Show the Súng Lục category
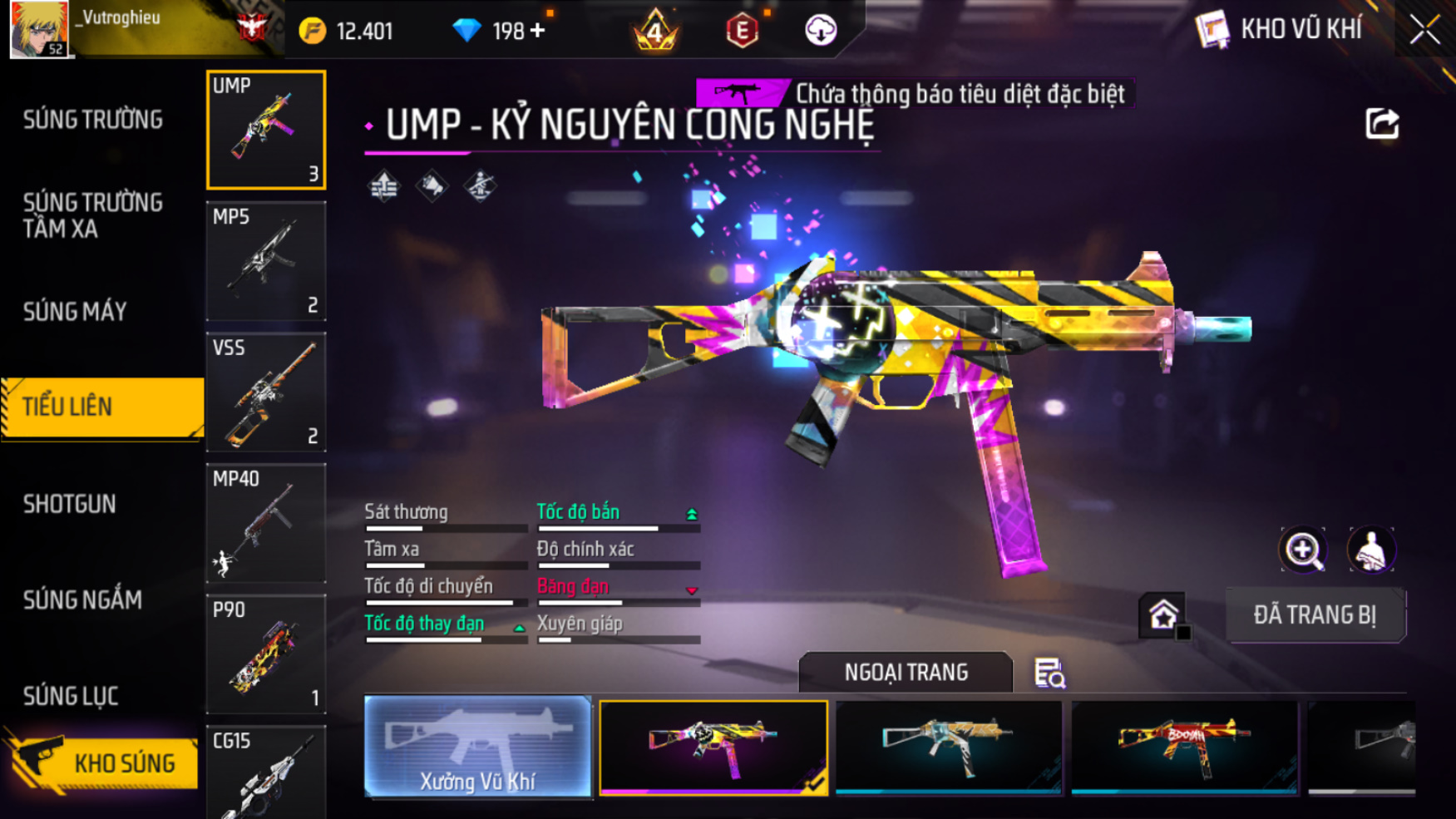The image size is (1456, 819). (71, 696)
